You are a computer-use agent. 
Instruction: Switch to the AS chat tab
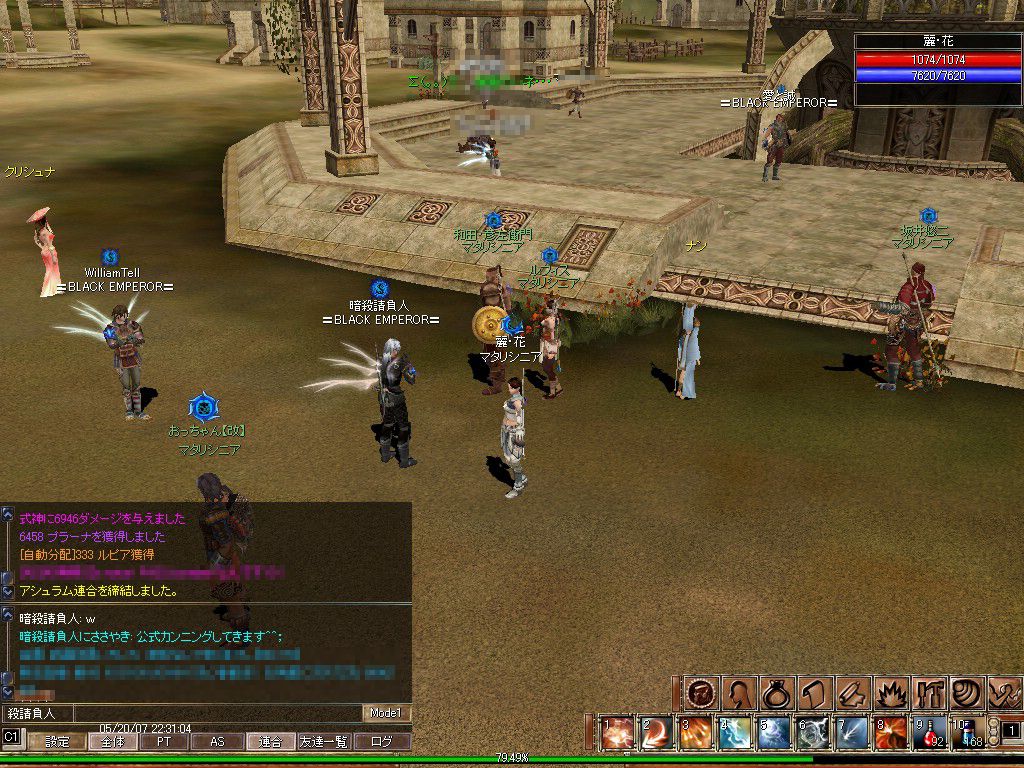pos(217,742)
